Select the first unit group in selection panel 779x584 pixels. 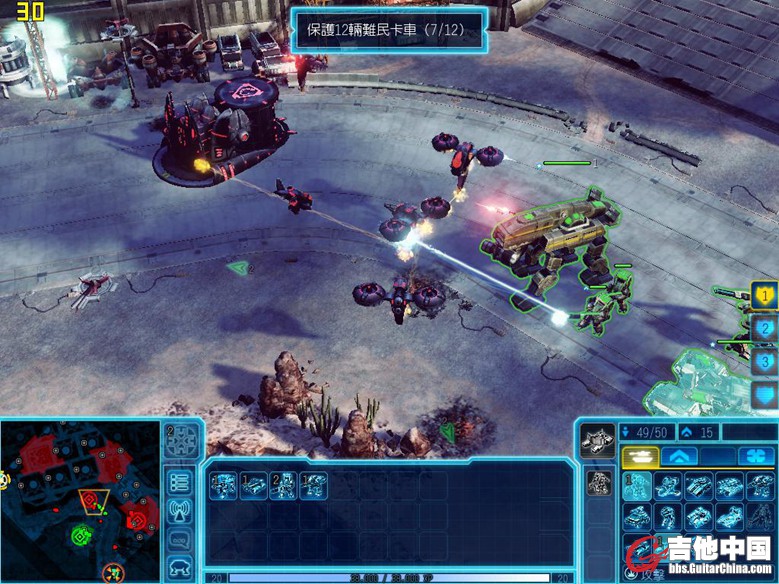[223, 486]
